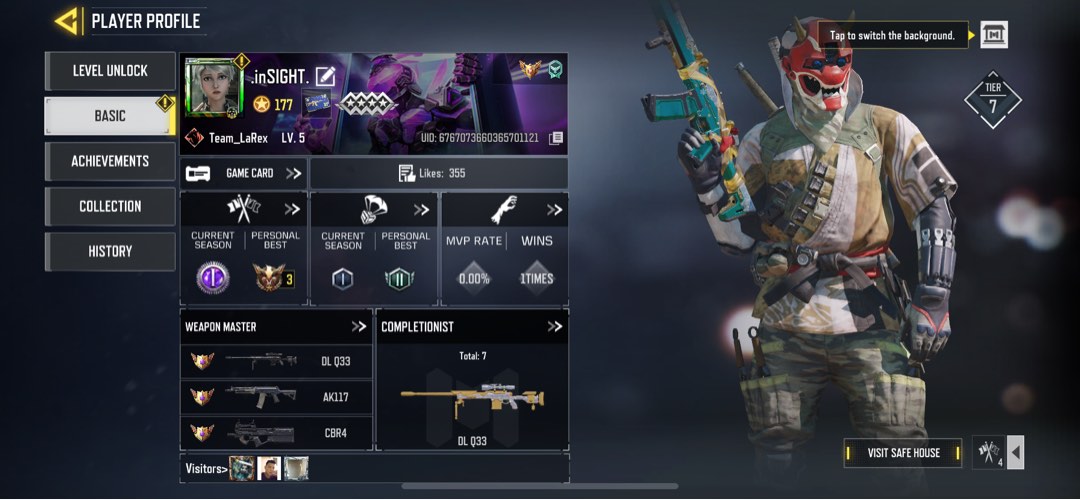Select the Basic profile tab
This screenshot has height=500, width=1080.
point(110,116)
